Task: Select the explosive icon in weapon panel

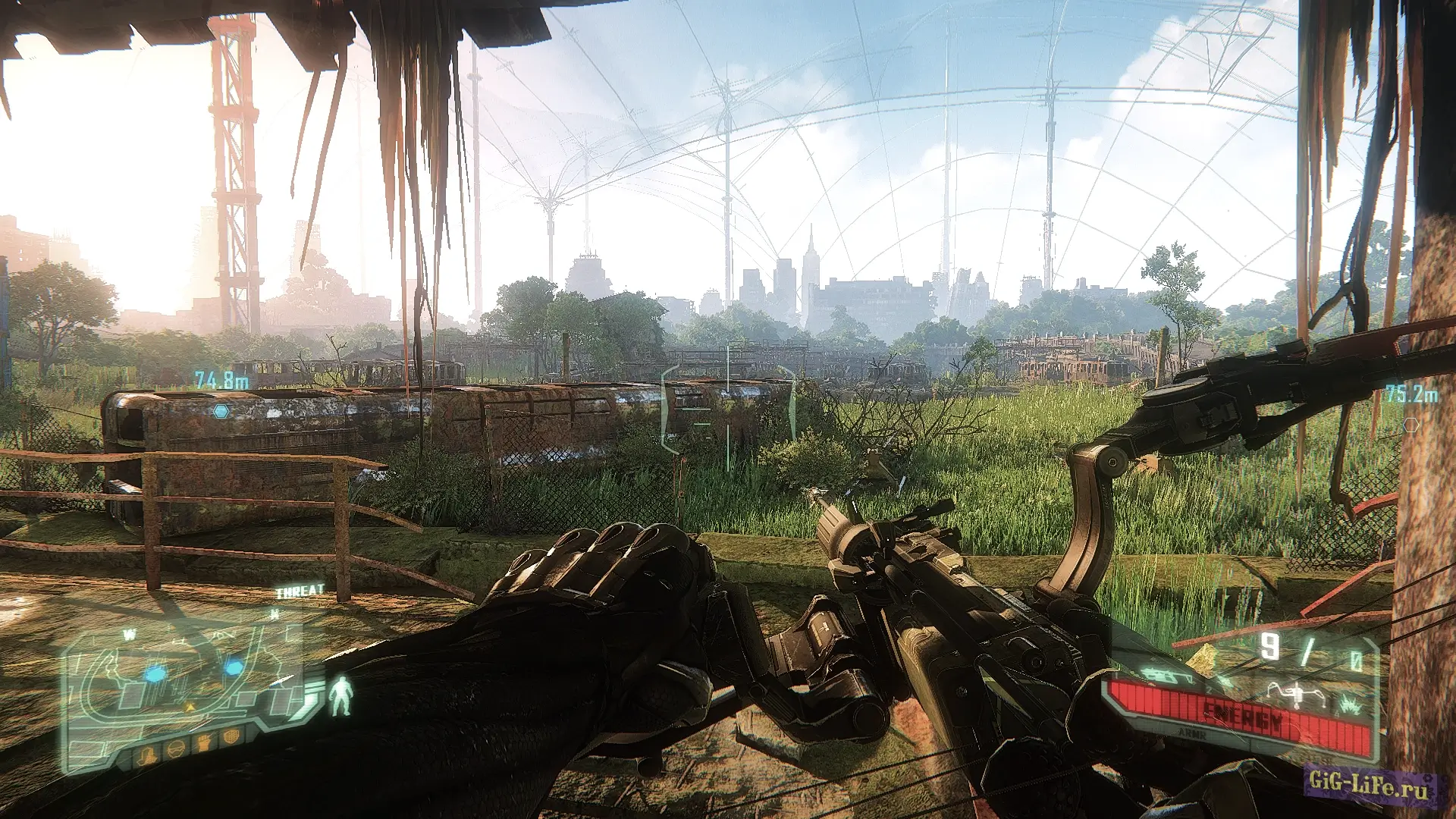Action: pos(1350,706)
